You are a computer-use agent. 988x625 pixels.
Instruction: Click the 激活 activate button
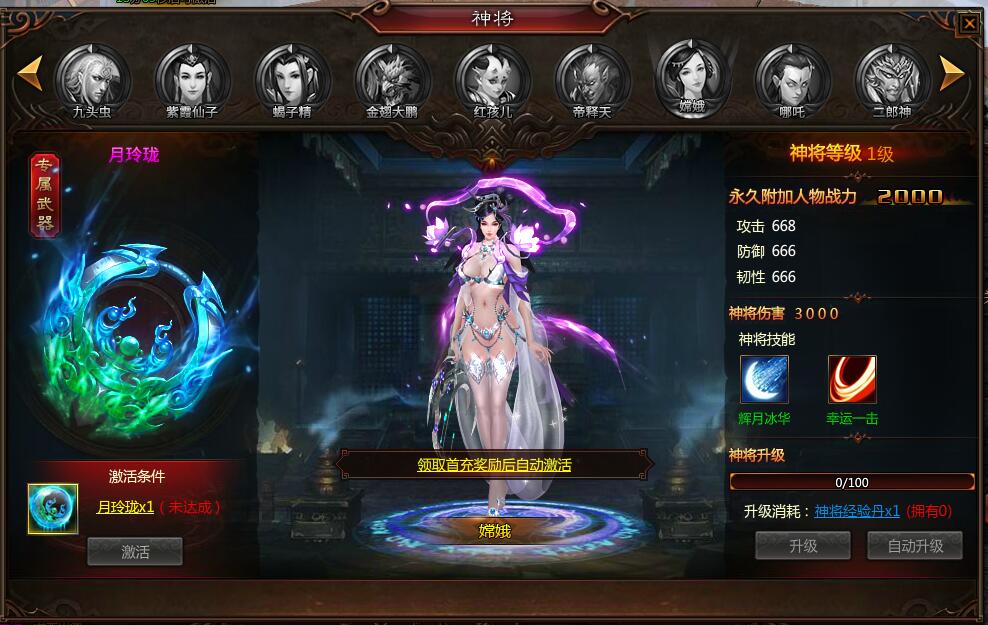pos(135,551)
